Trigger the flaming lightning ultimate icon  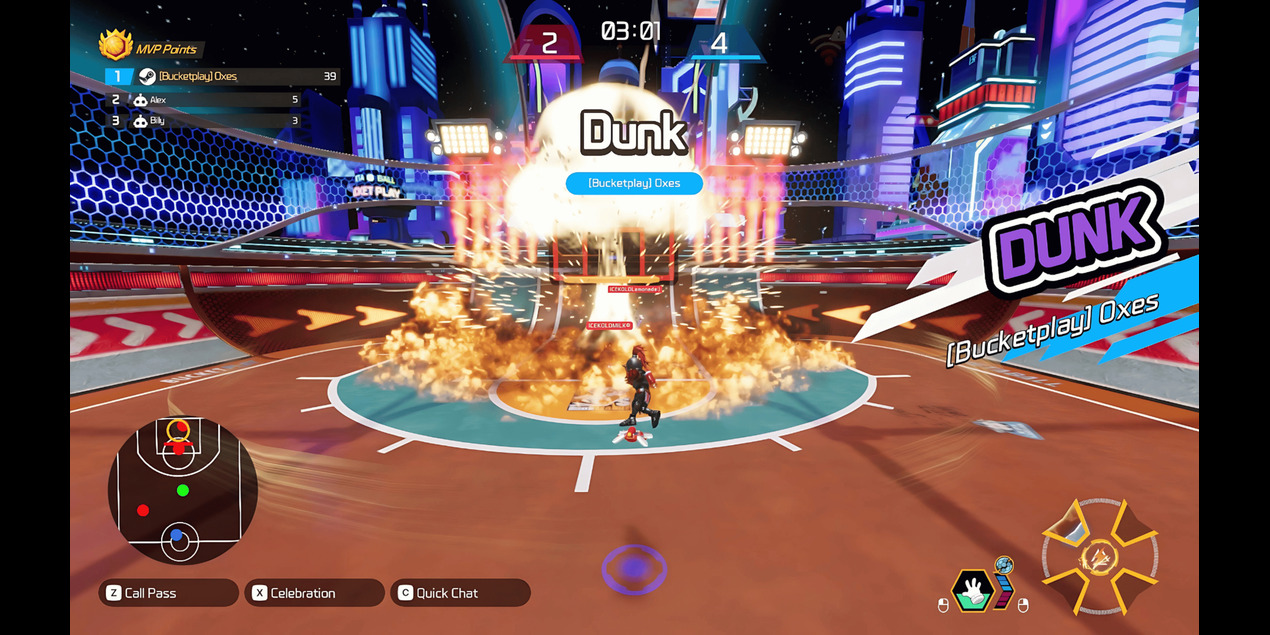point(1100,557)
